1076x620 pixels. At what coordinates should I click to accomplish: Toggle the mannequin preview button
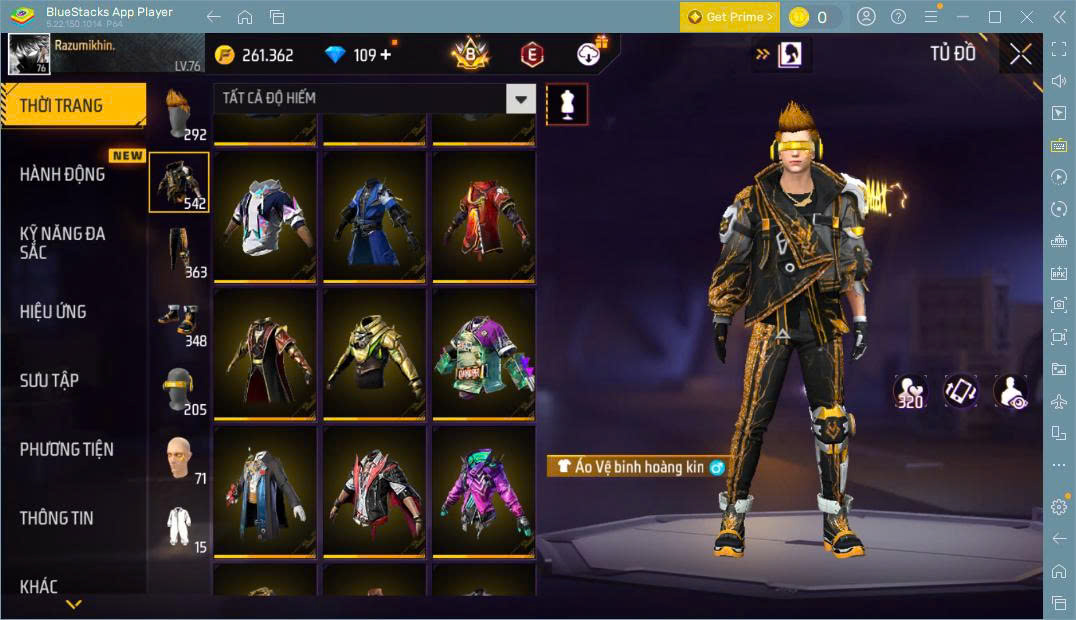point(567,104)
